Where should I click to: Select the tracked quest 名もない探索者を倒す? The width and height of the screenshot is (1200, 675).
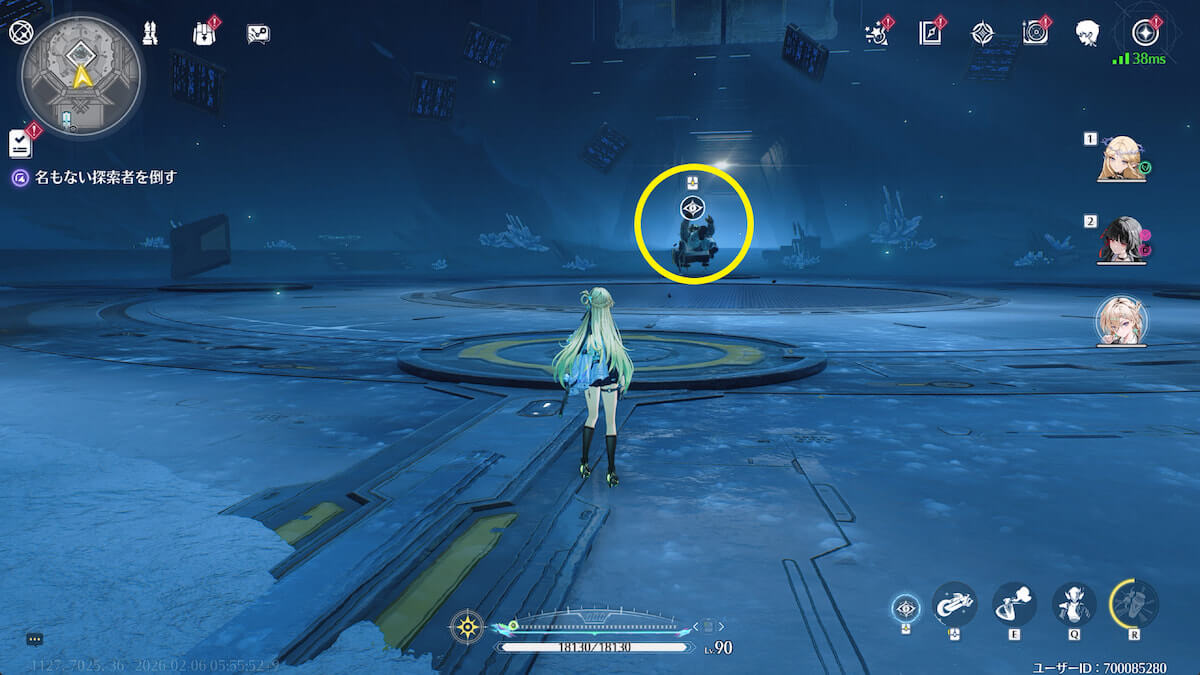(x=106, y=177)
